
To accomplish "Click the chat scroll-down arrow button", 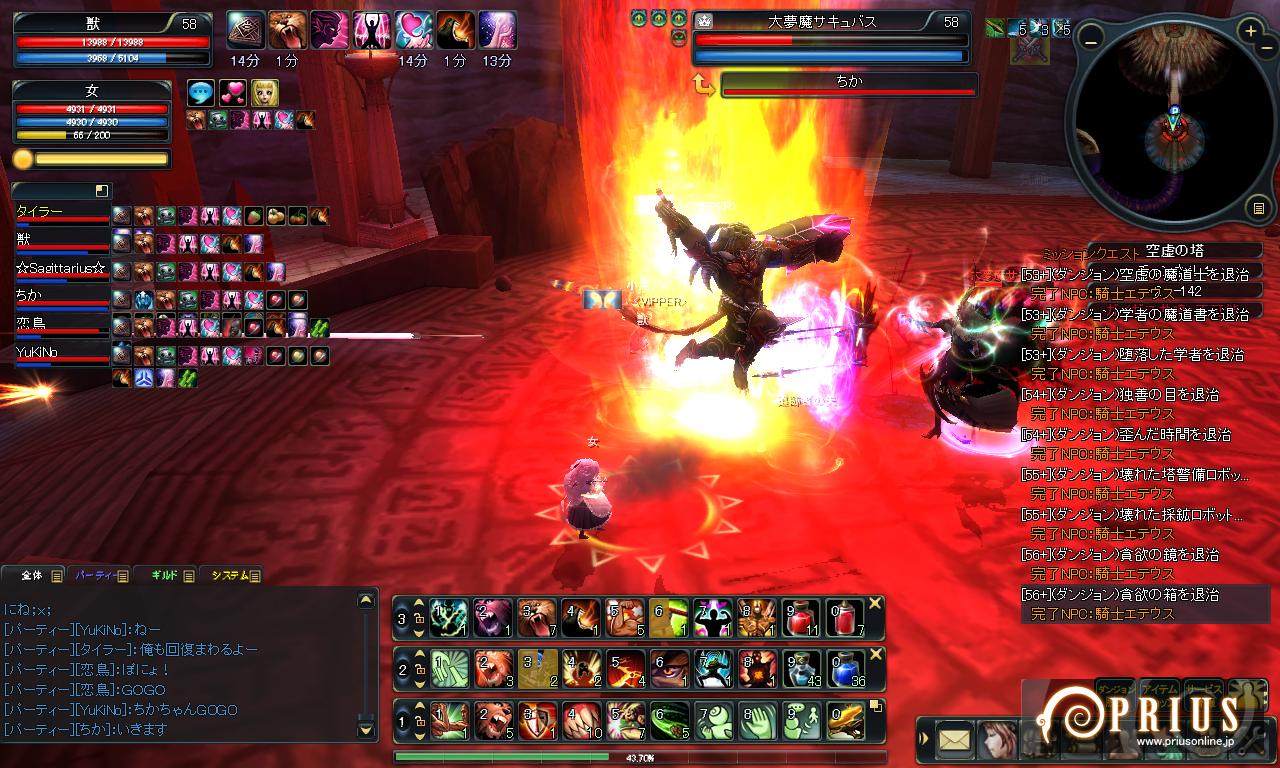I will click(x=366, y=729).
